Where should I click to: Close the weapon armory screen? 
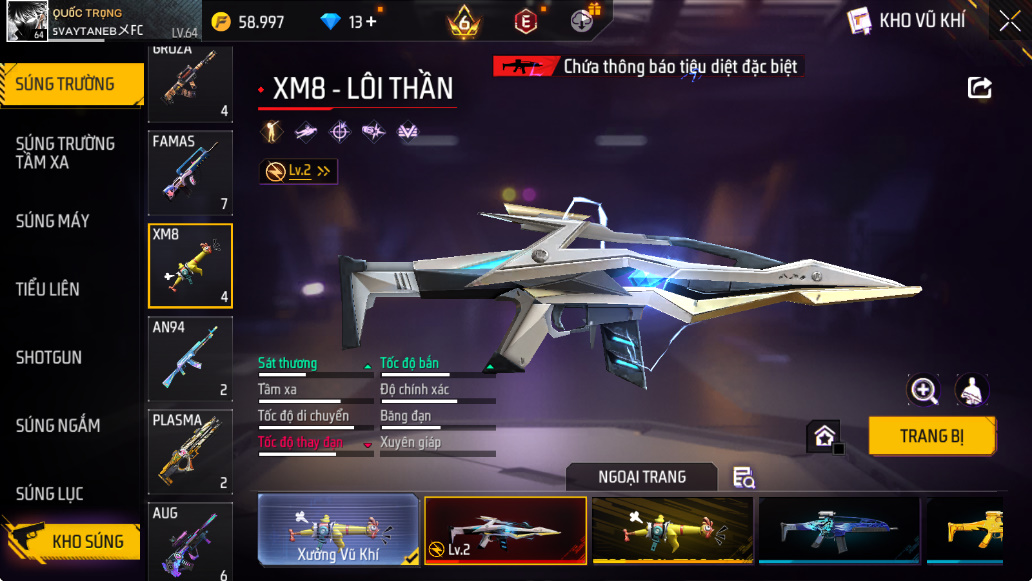[x=1008, y=21]
